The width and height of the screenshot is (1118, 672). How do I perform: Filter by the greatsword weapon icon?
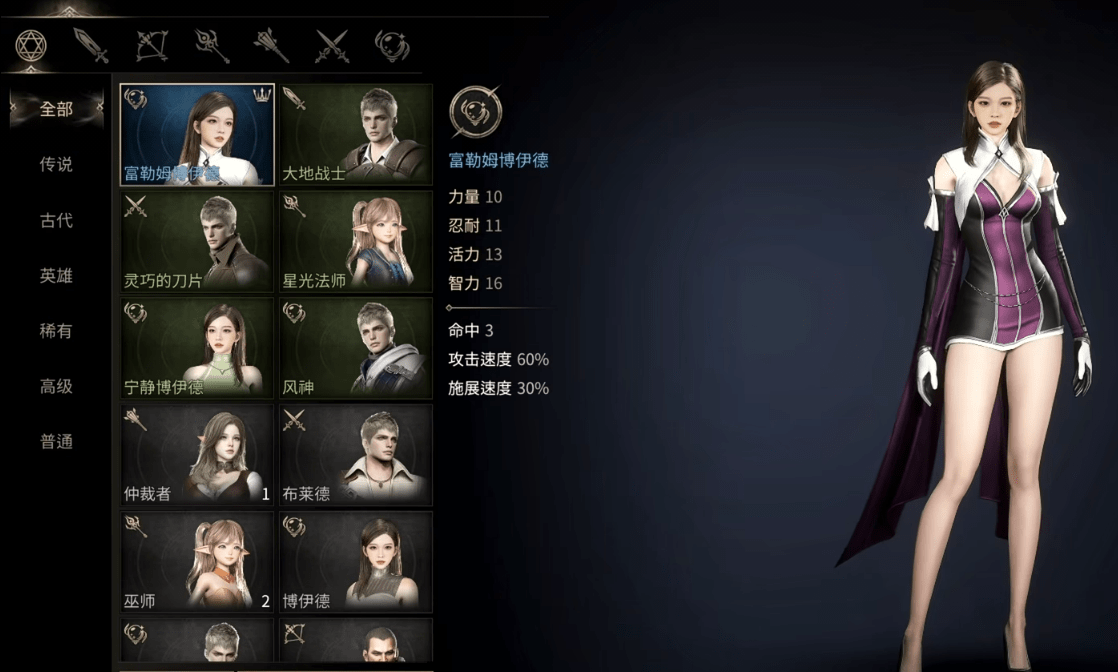coord(91,45)
